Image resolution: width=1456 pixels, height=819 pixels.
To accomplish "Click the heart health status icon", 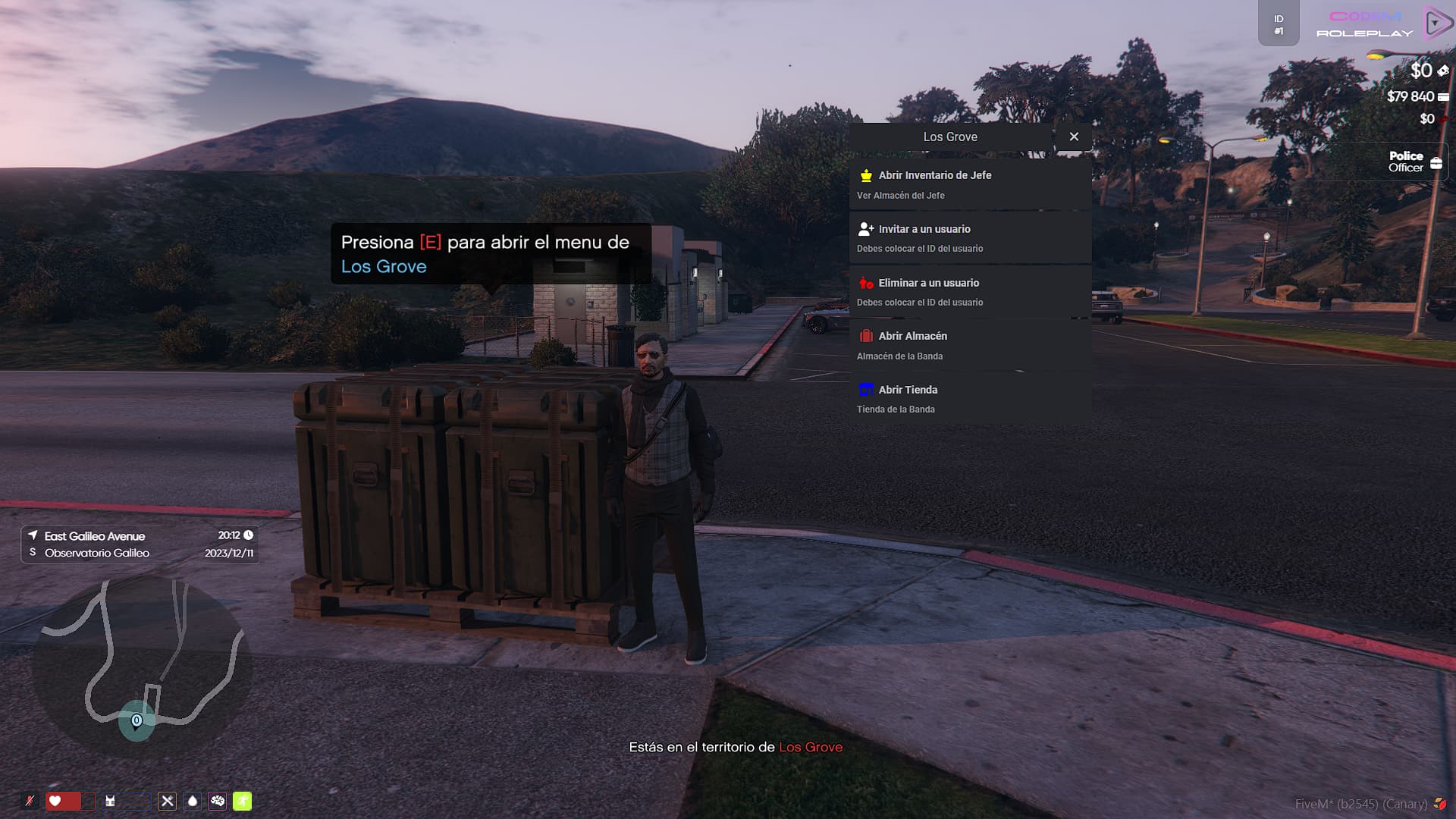I will click(x=55, y=801).
